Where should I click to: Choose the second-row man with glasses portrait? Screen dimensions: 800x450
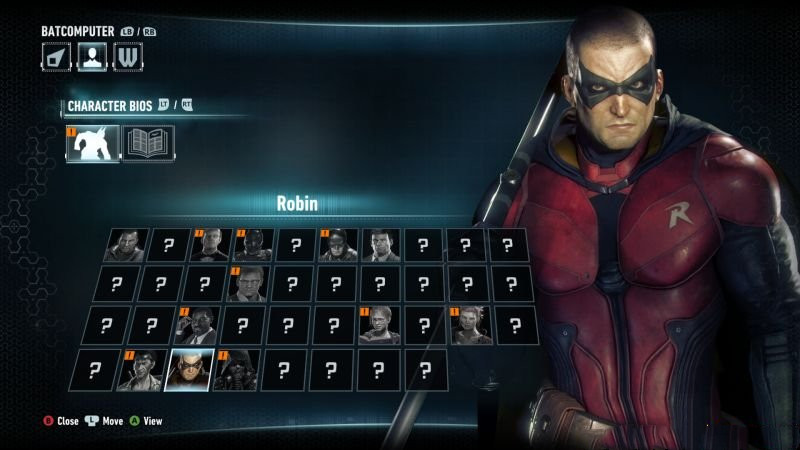click(247, 285)
